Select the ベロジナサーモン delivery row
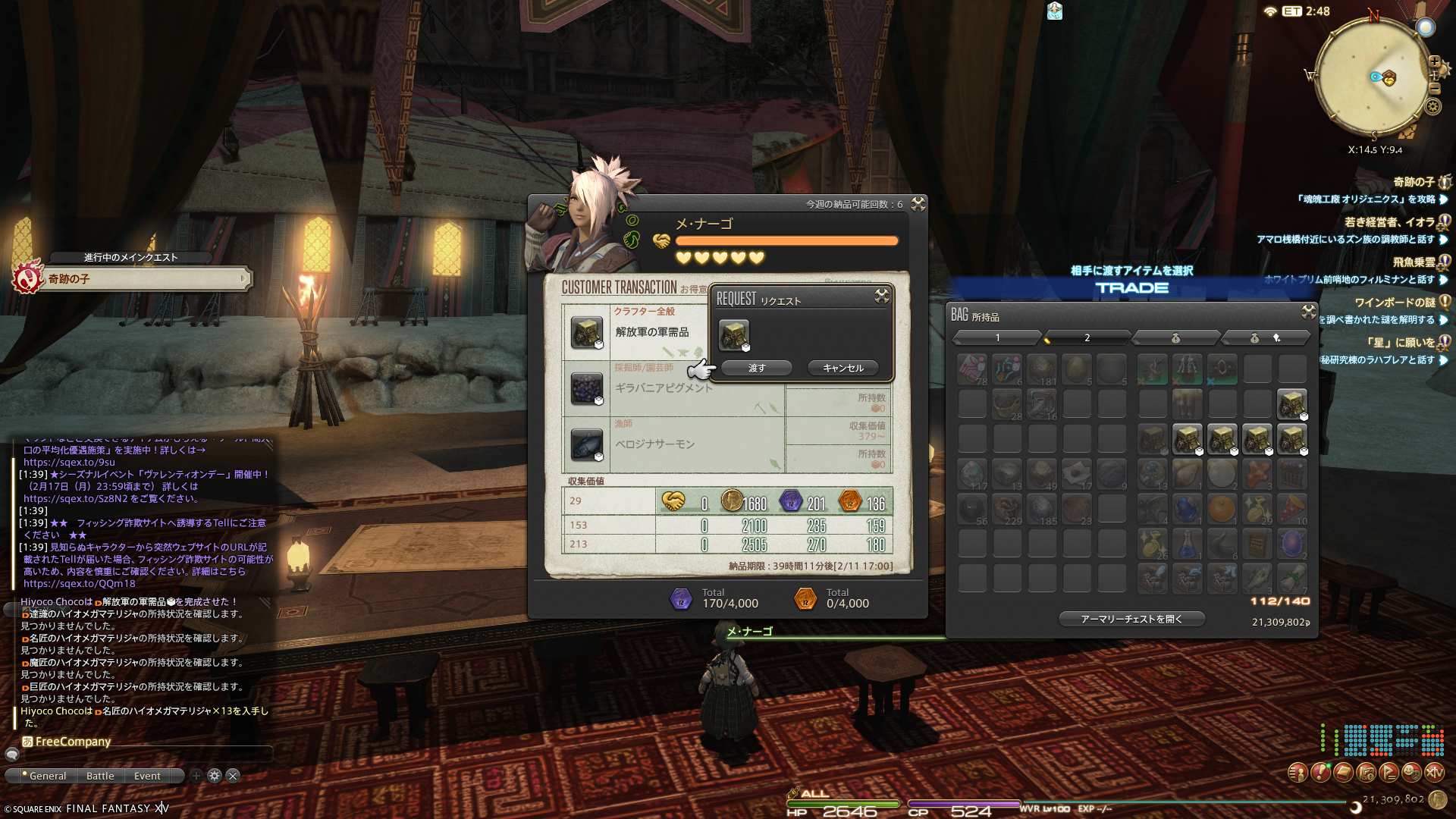Image resolution: width=1456 pixels, height=819 pixels. click(654, 444)
